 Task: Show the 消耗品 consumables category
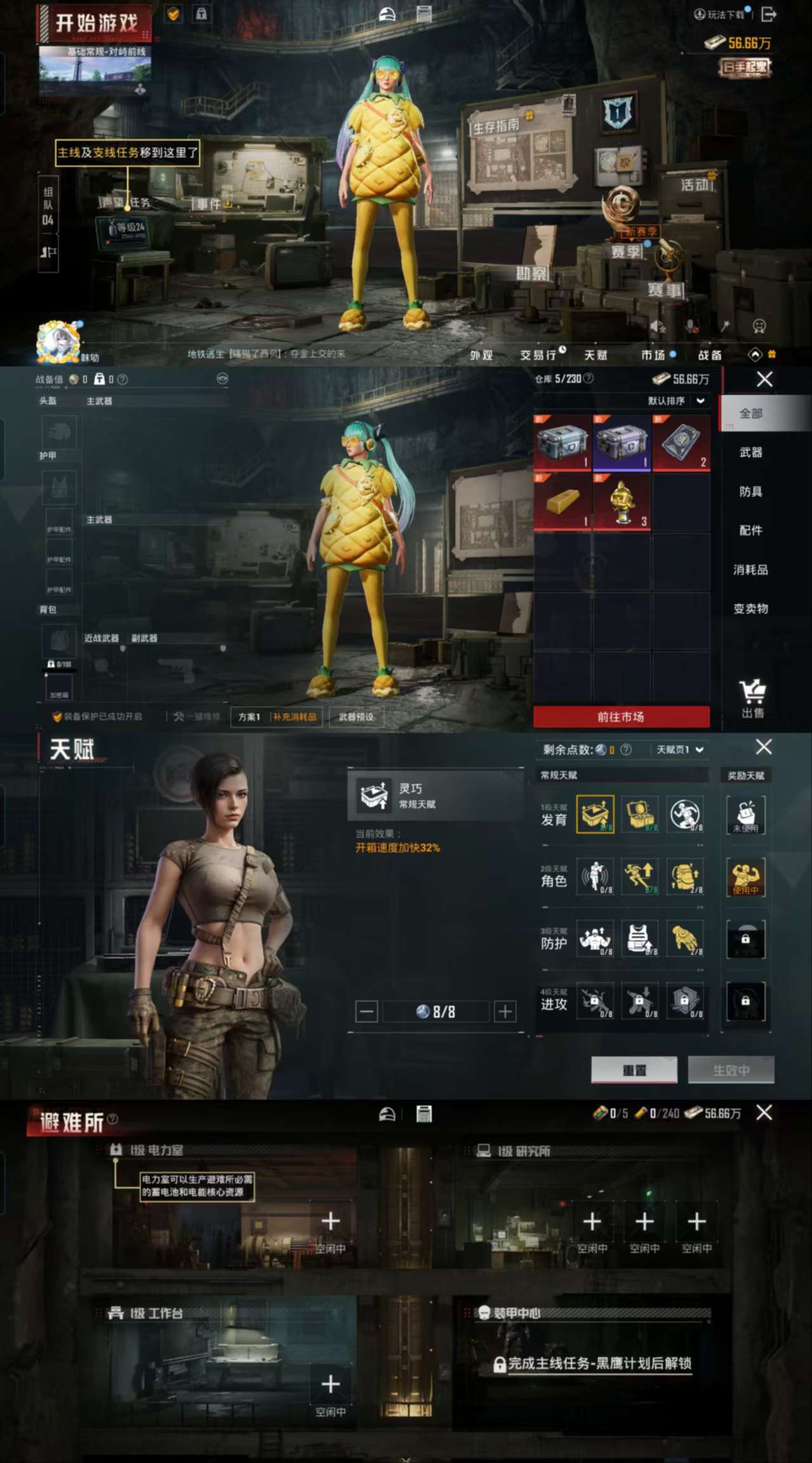click(750, 570)
